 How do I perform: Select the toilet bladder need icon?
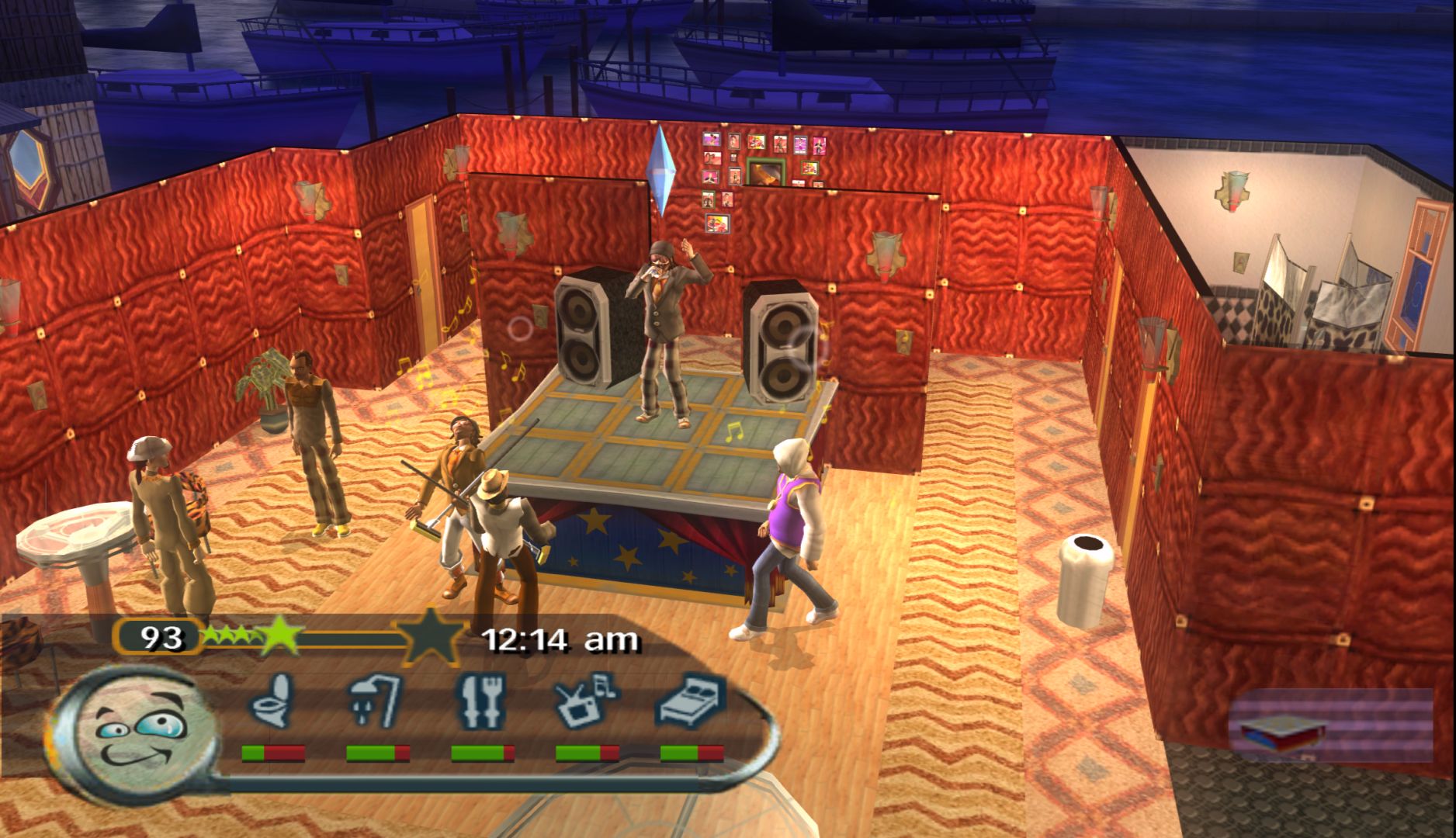pyautogui.click(x=272, y=701)
